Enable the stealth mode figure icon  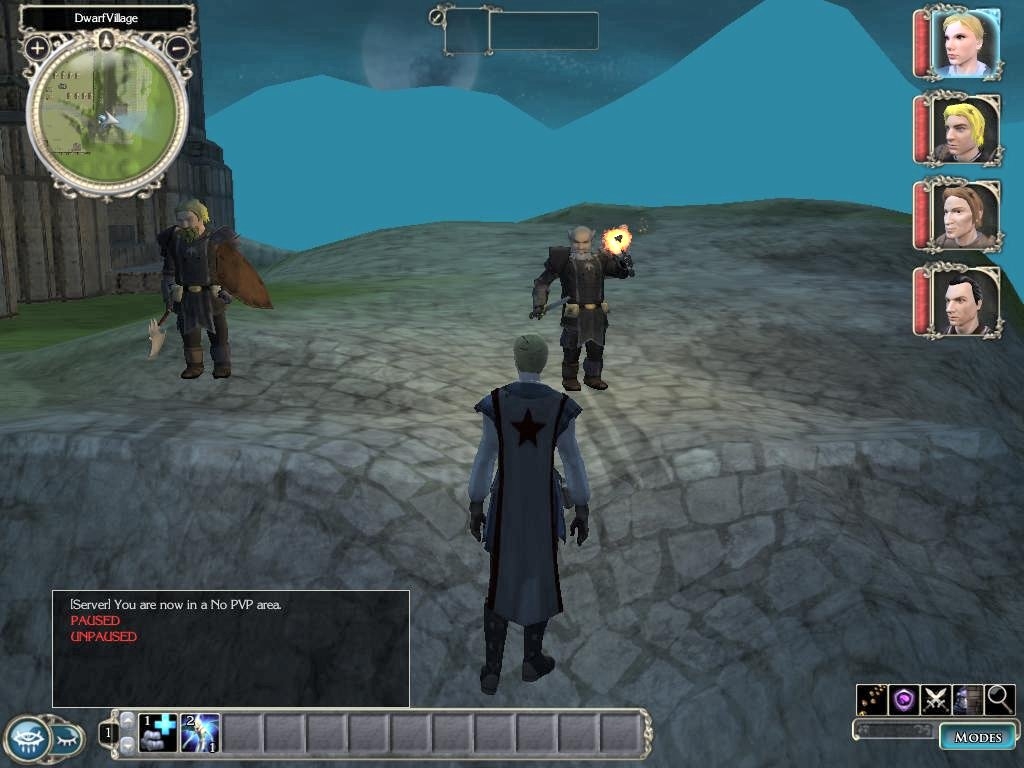(967, 699)
